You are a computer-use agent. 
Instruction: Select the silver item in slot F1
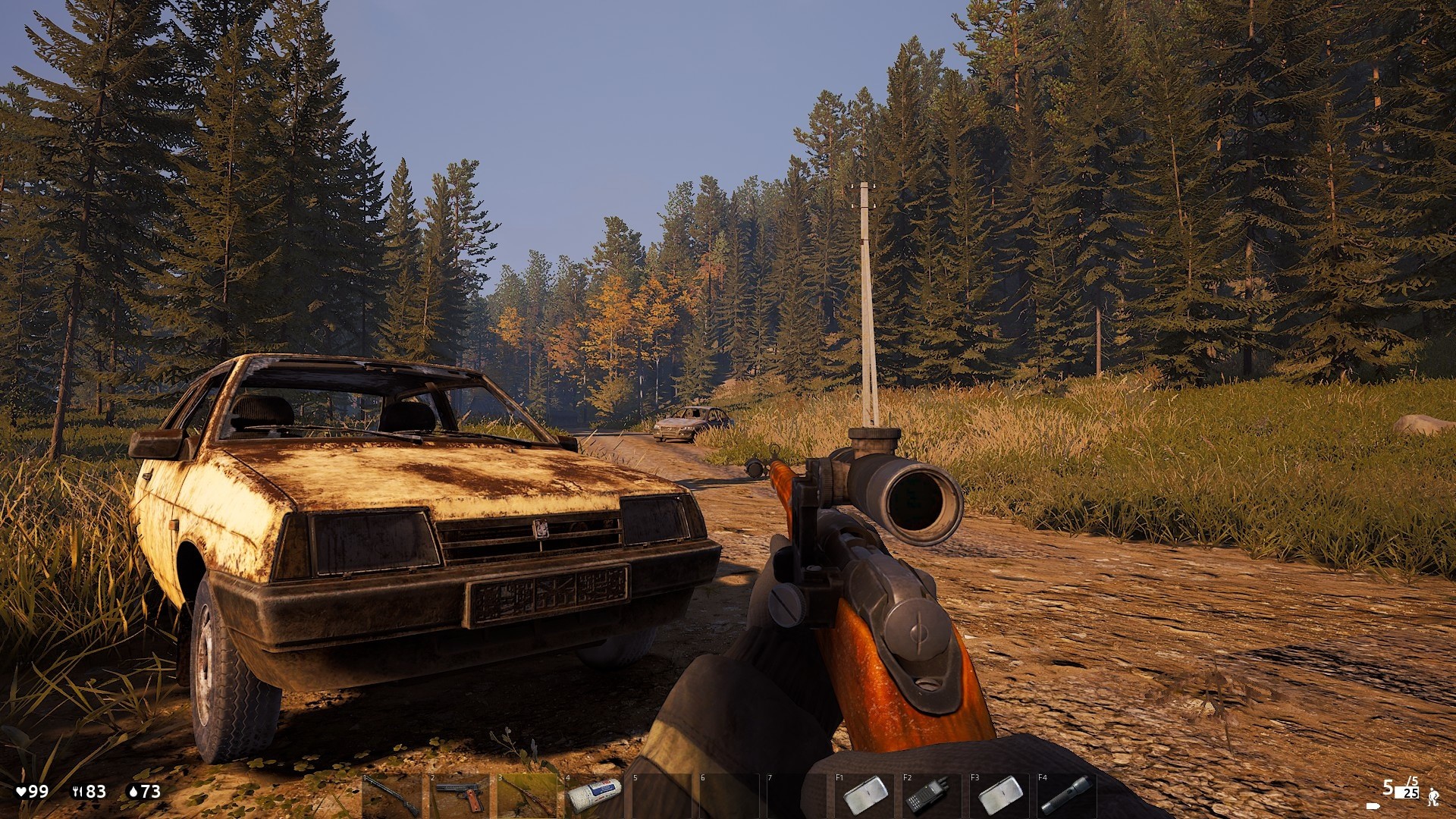click(x=865, y=795)
